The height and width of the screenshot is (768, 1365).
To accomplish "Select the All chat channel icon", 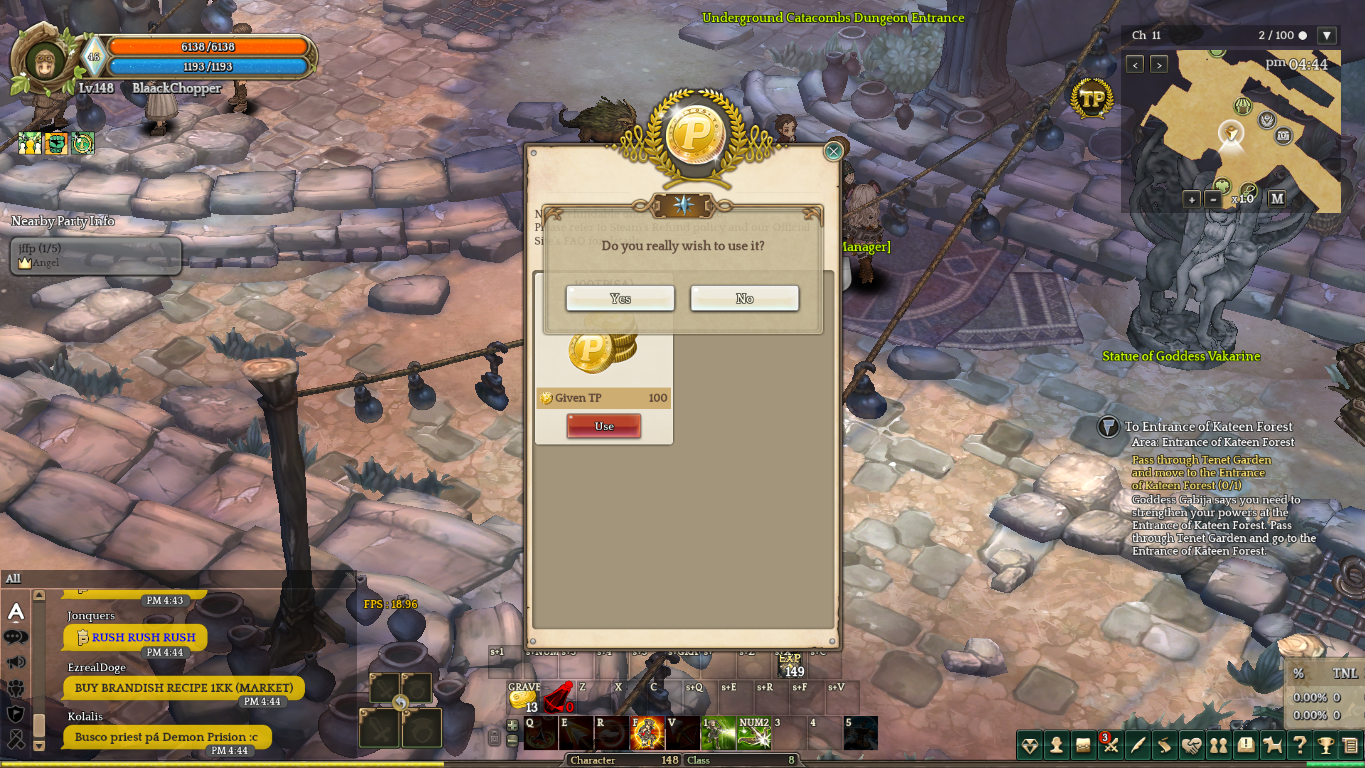I will pos(16,611).
